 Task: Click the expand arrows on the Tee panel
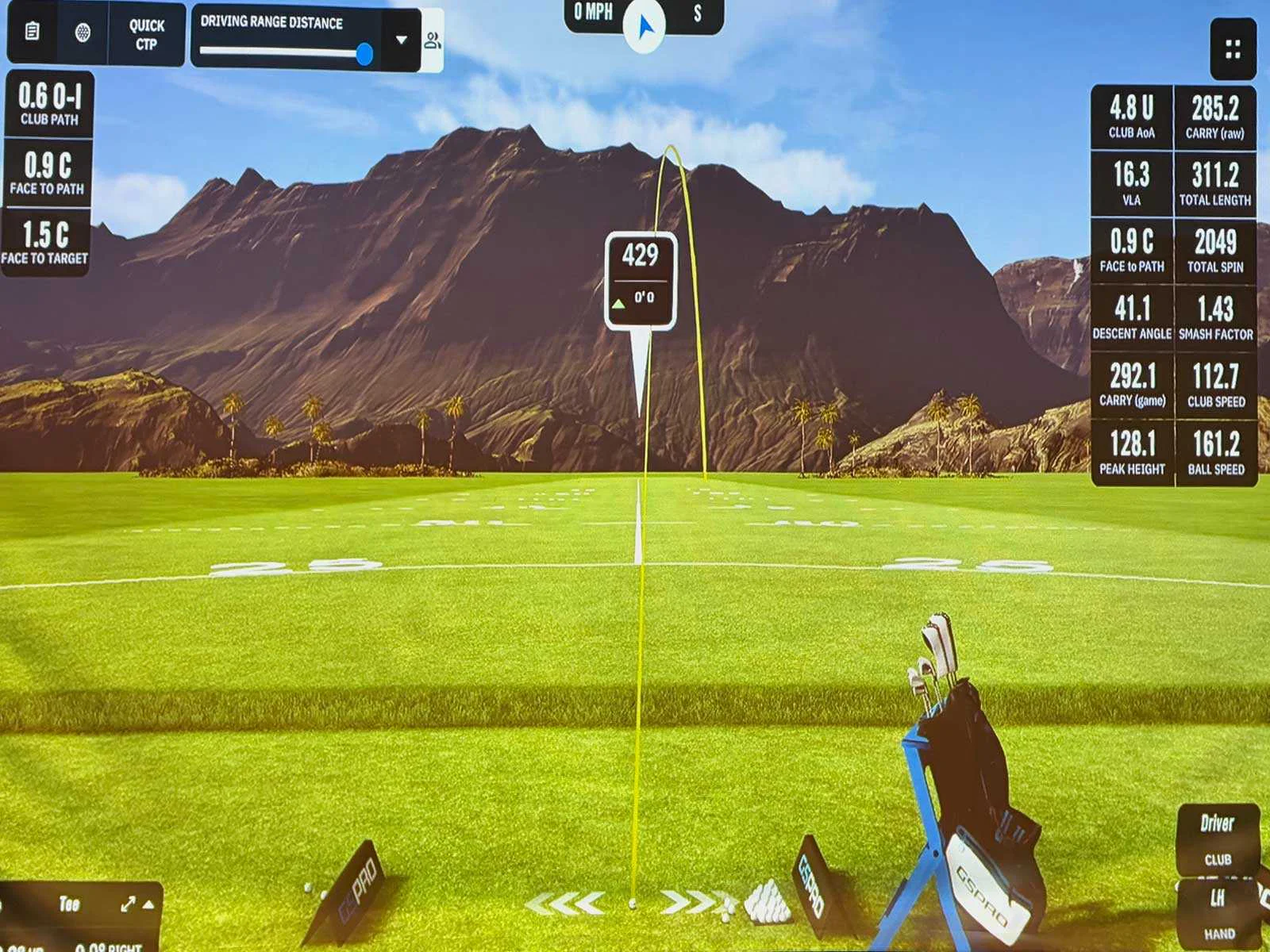129,904
